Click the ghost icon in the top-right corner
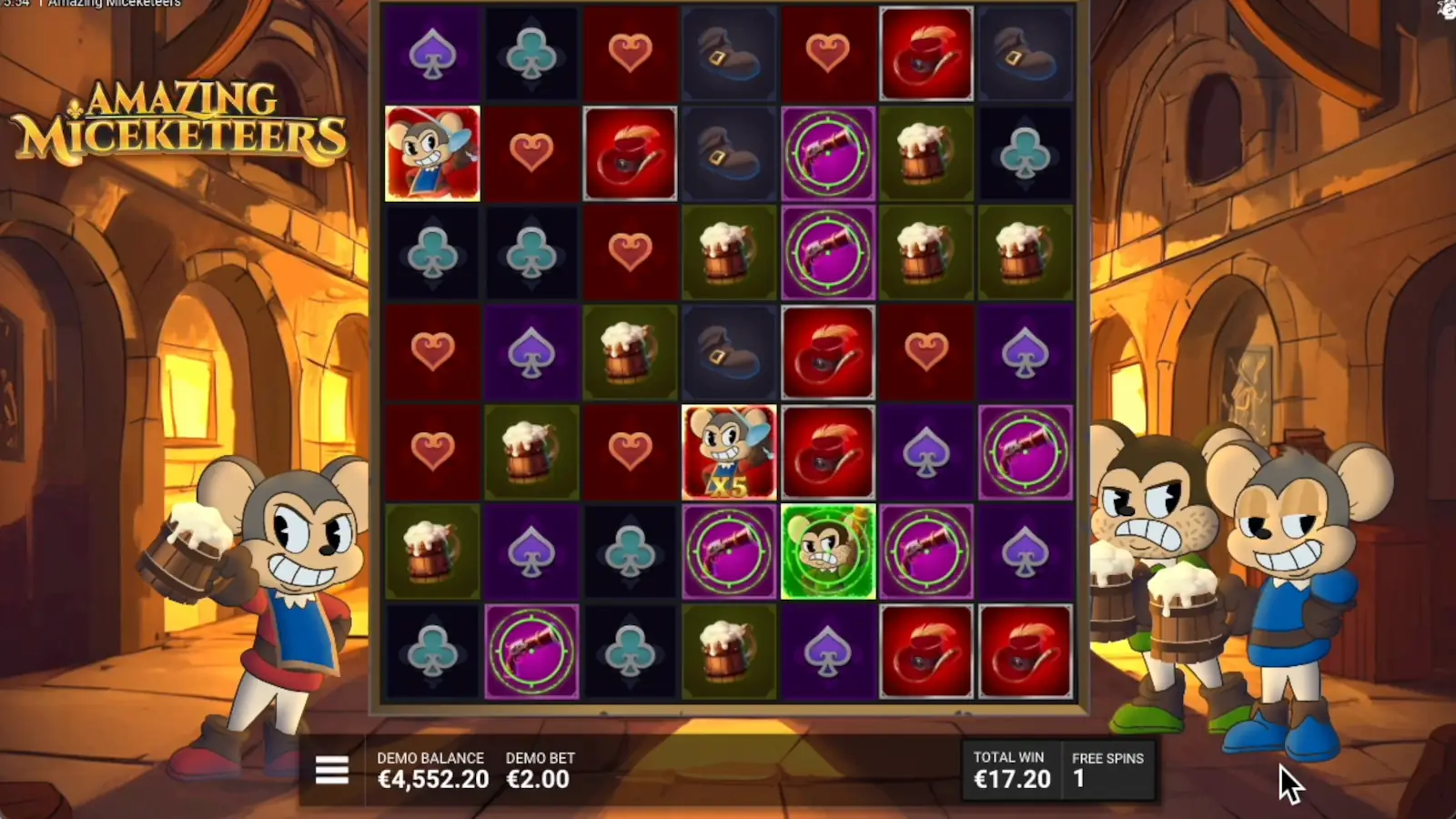1456x819 pixels. point(1446,11)
